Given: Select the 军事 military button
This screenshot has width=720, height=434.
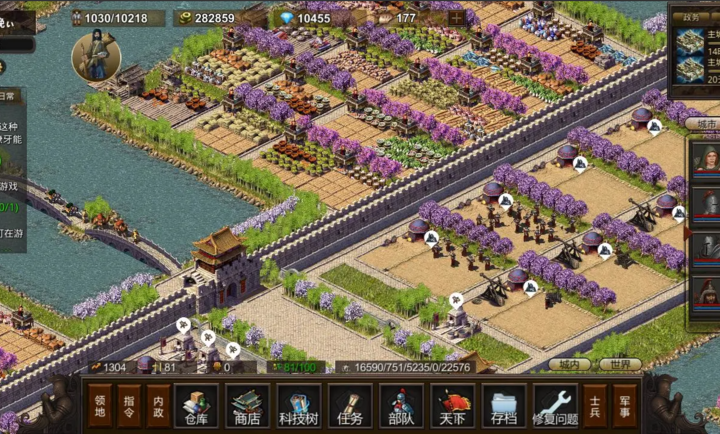Looking at the screenshot, I should tap(624, 406).
